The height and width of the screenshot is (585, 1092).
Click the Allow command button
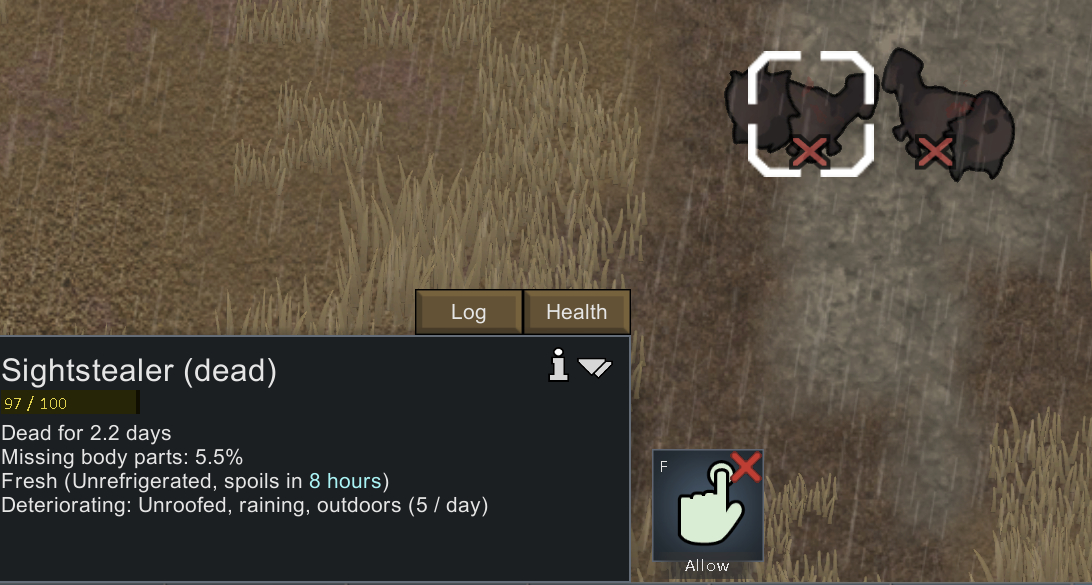[708, 506]
